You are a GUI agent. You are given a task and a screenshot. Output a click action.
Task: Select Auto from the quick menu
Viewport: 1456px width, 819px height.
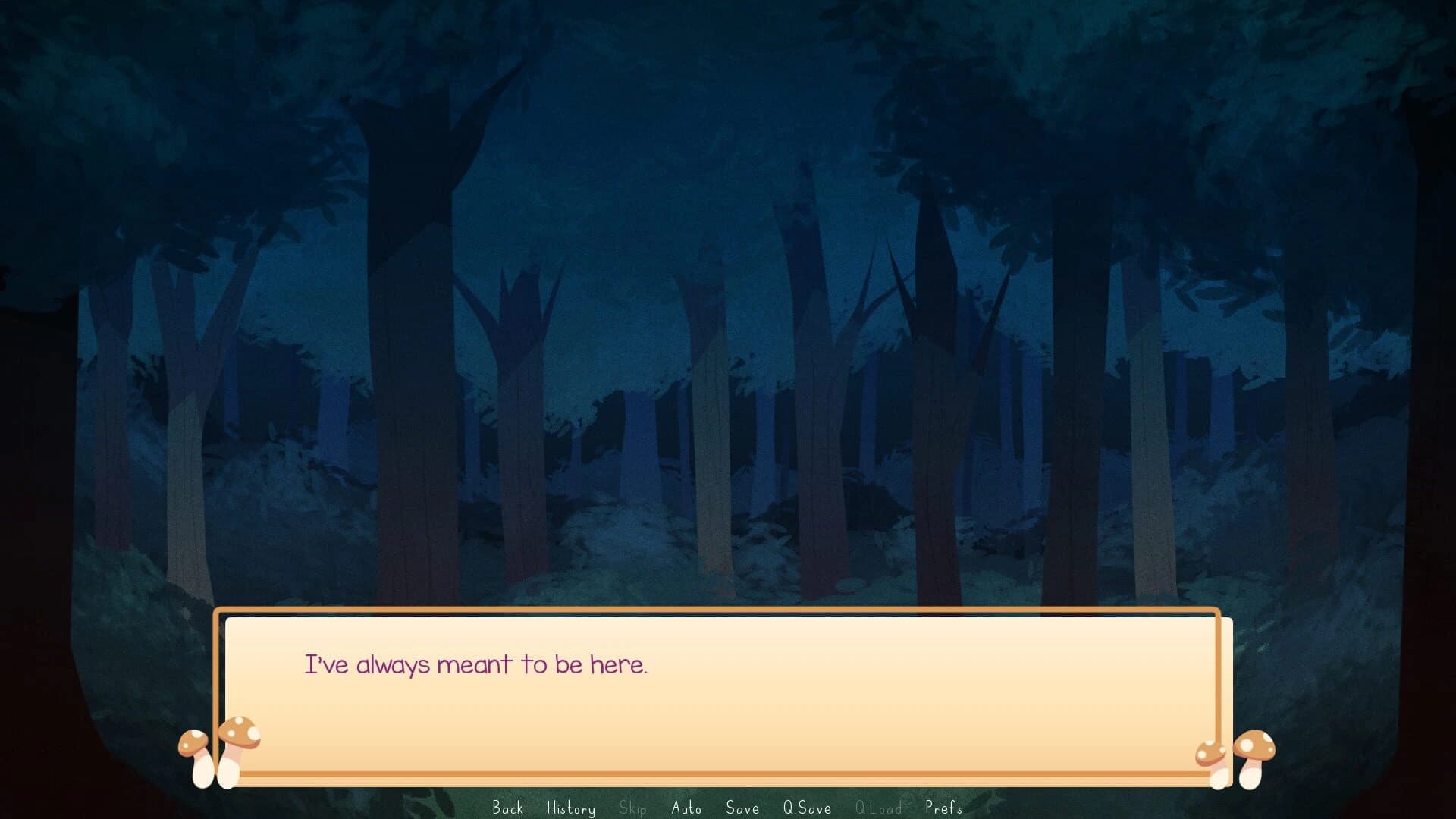click(686, 808)
